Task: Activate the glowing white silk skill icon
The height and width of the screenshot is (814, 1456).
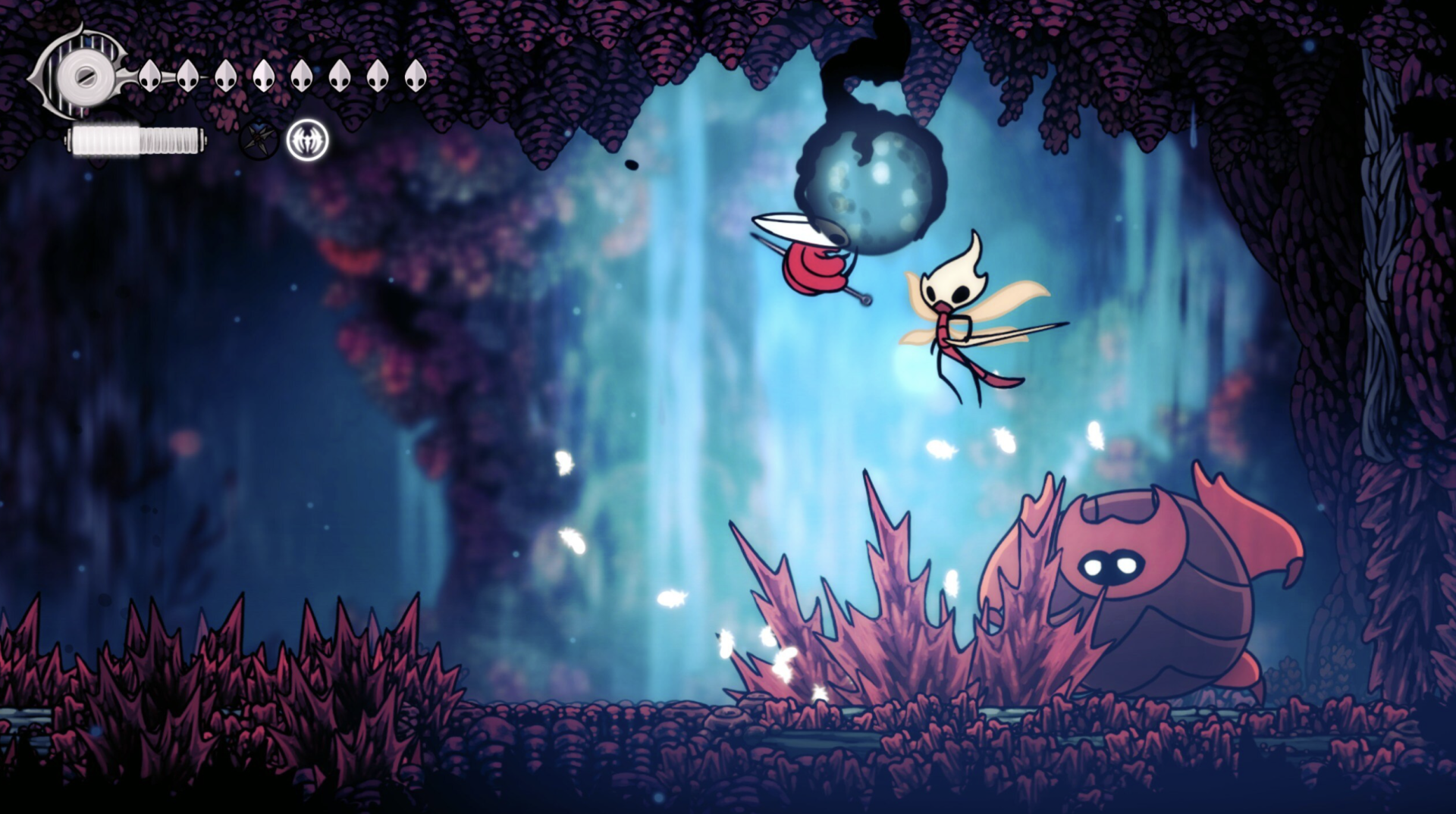Action: pos(308,140)
